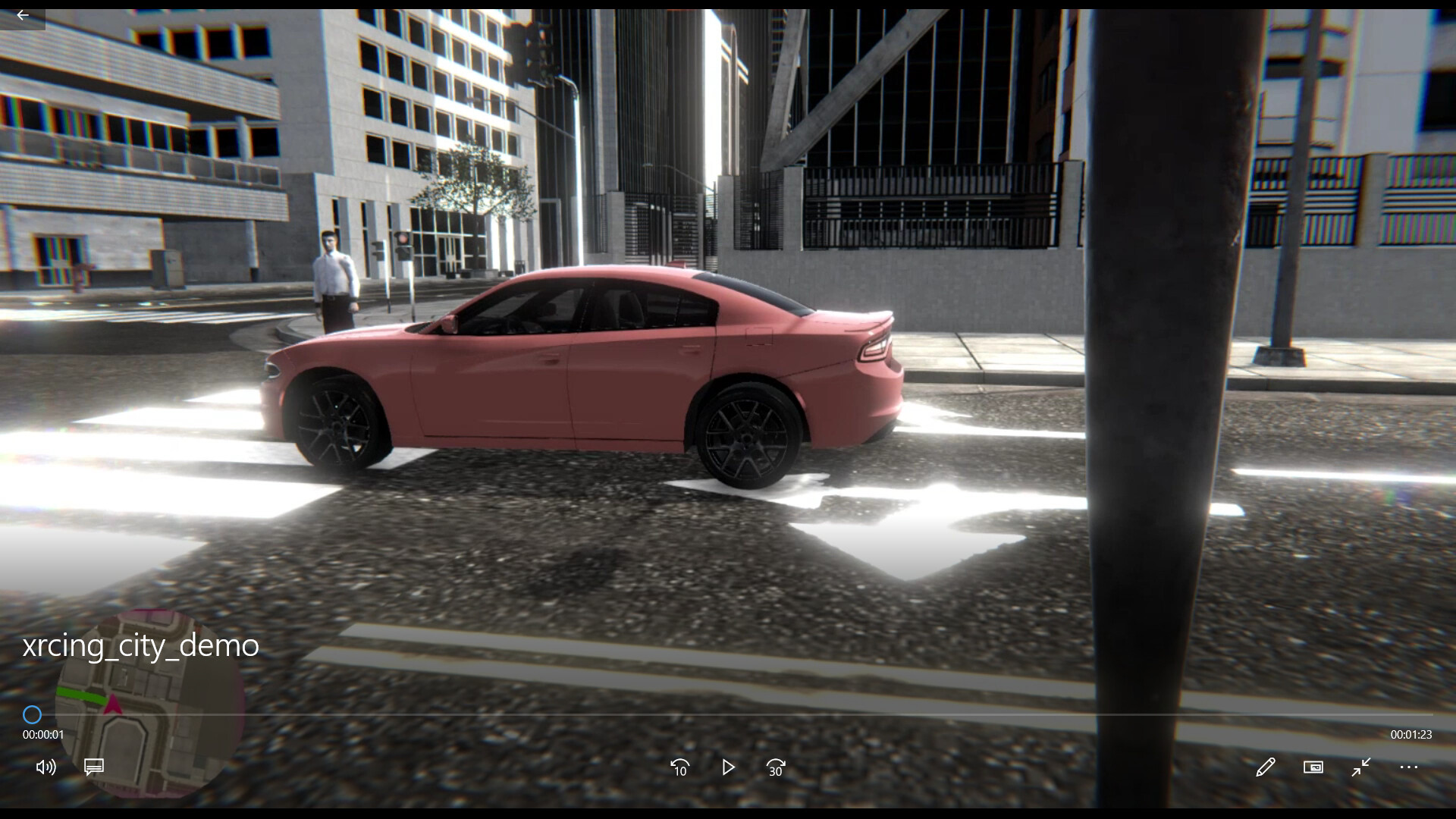
Task: Click the seek bar to jump ahead
Action: (728, 714)
